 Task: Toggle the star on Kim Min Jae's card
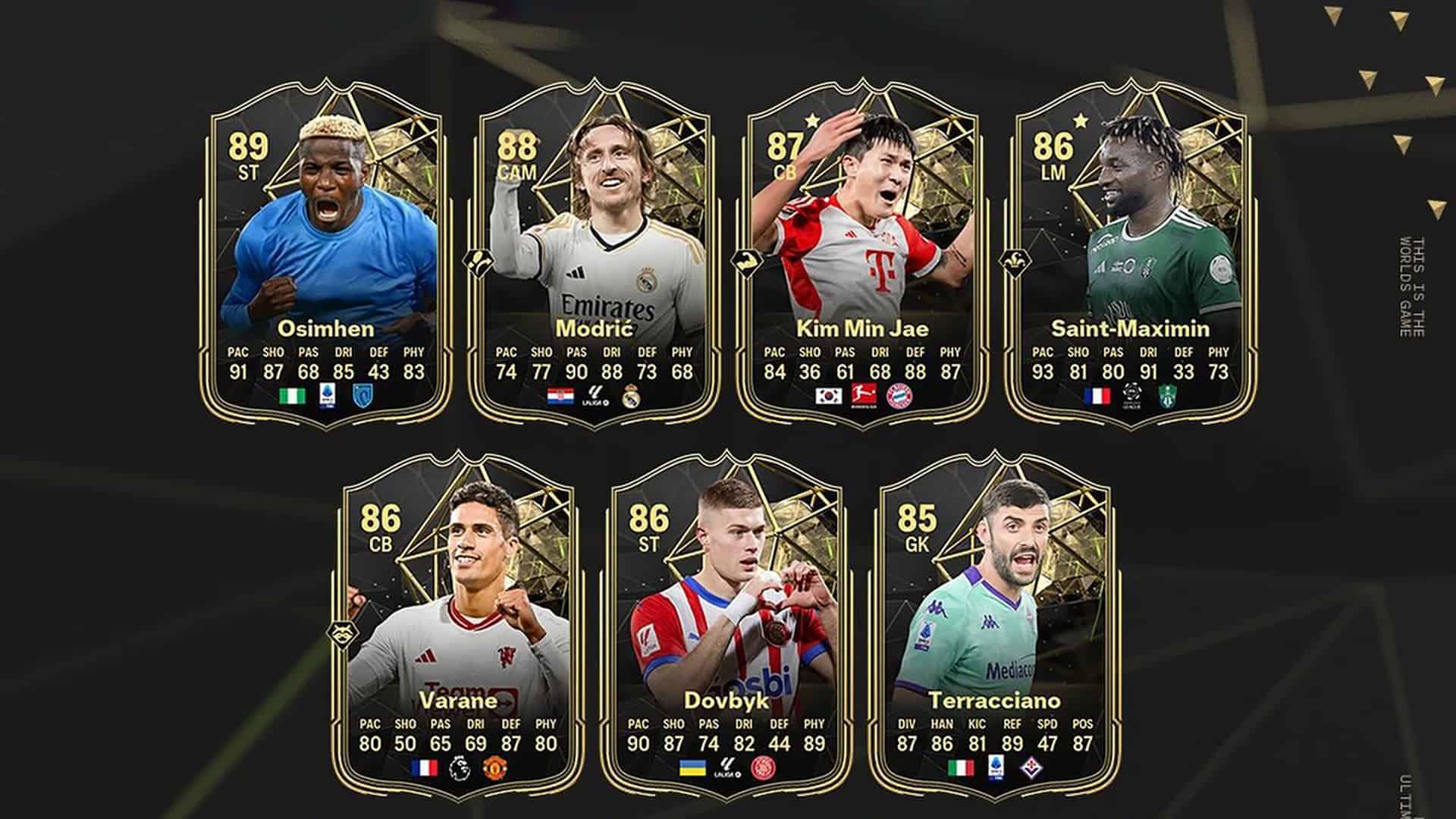click(x=811, y=118)
